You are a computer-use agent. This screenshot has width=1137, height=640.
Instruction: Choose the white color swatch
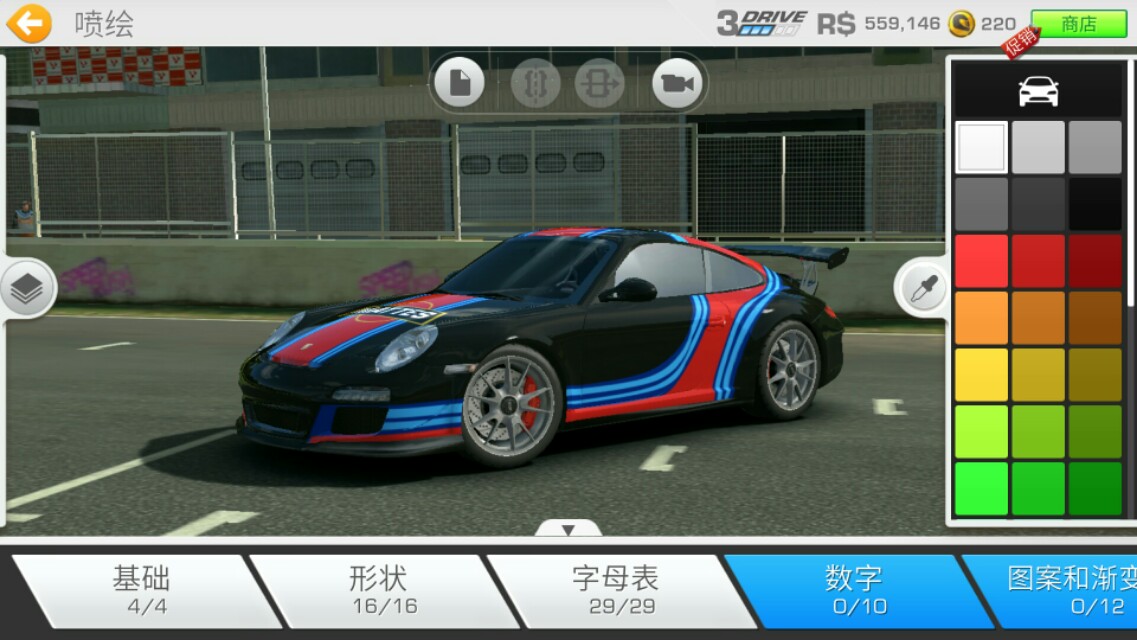click(x=981, y=148)
